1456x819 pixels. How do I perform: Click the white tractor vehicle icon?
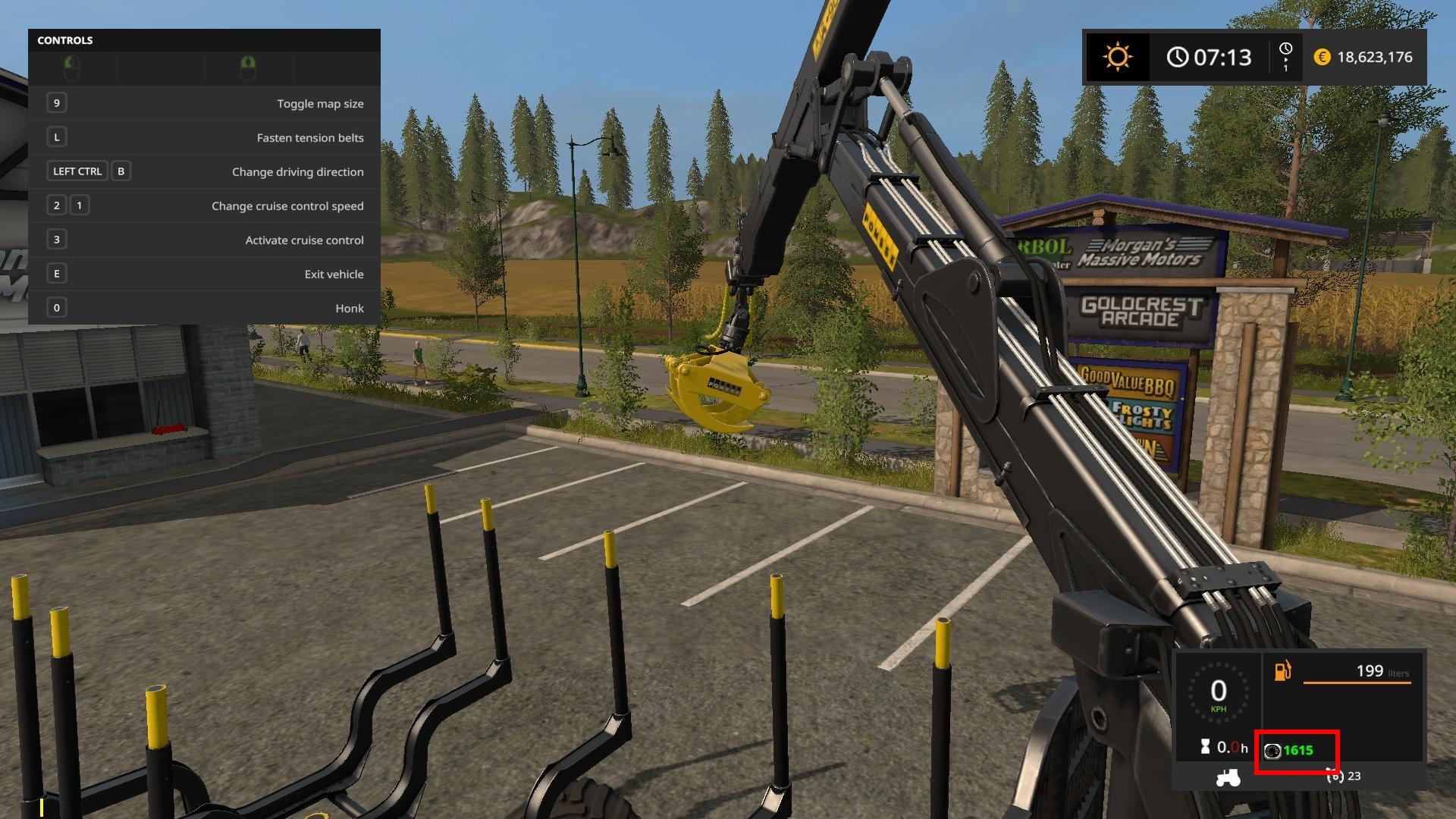coord(1228,777)
